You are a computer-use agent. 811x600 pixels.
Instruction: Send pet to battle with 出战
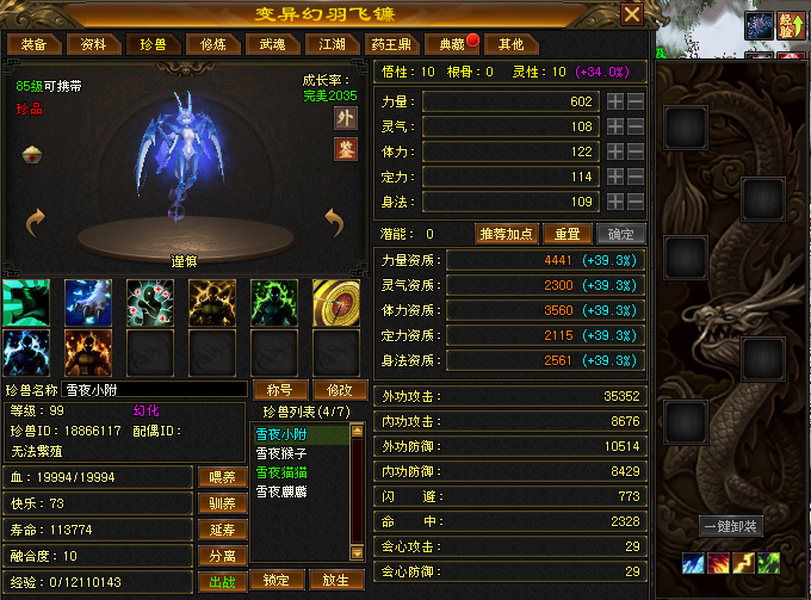pos(223,581)
